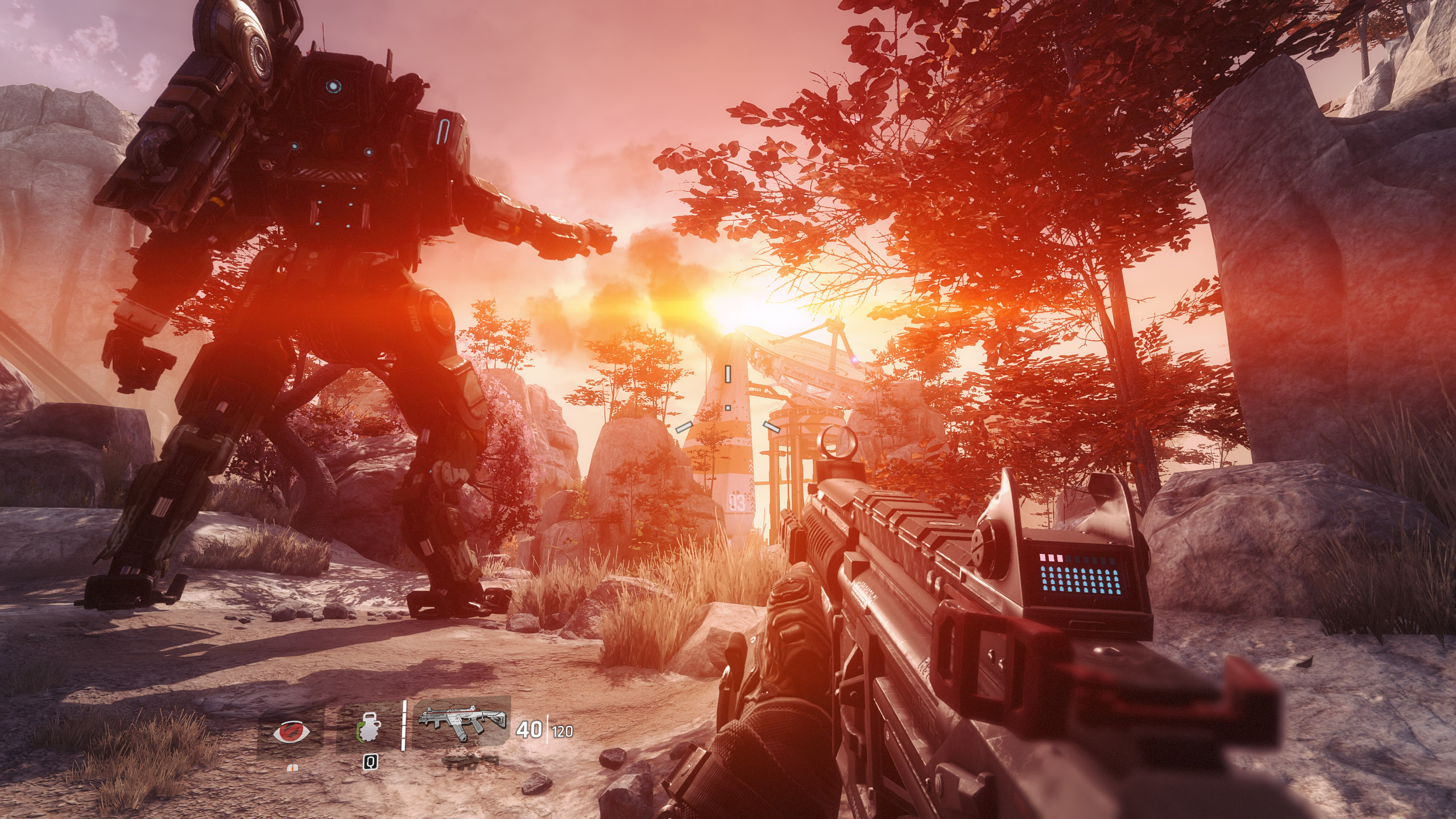Screen dimensions: 1456x819
Task: Activate the cloak eye ability icon
Action: coord(292,731)
